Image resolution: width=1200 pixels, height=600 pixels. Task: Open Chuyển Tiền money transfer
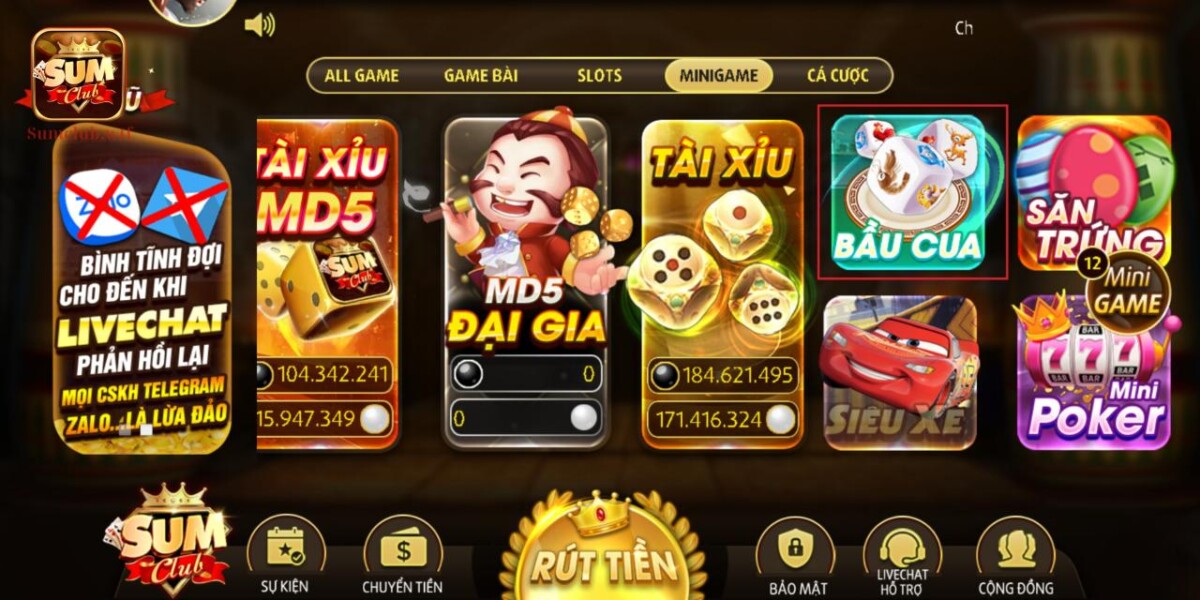point(403,555)
